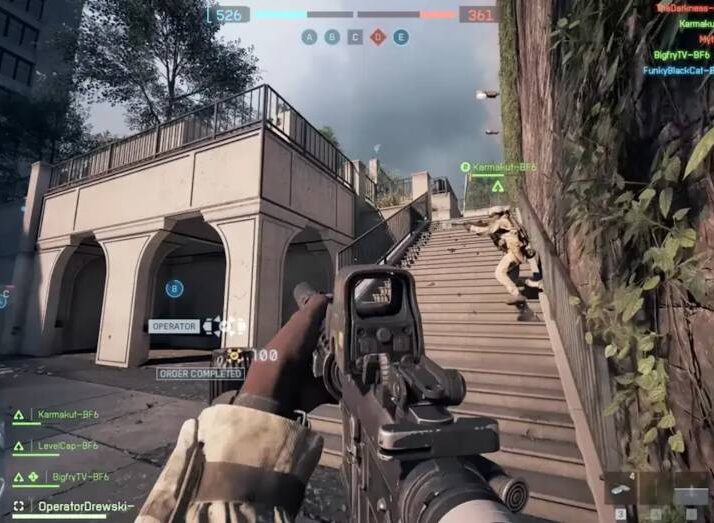This screenshot has height=523, width=714.
Task: Pick LevelCap-BF6 from the squad list
Action: click(x=67, y=445)
